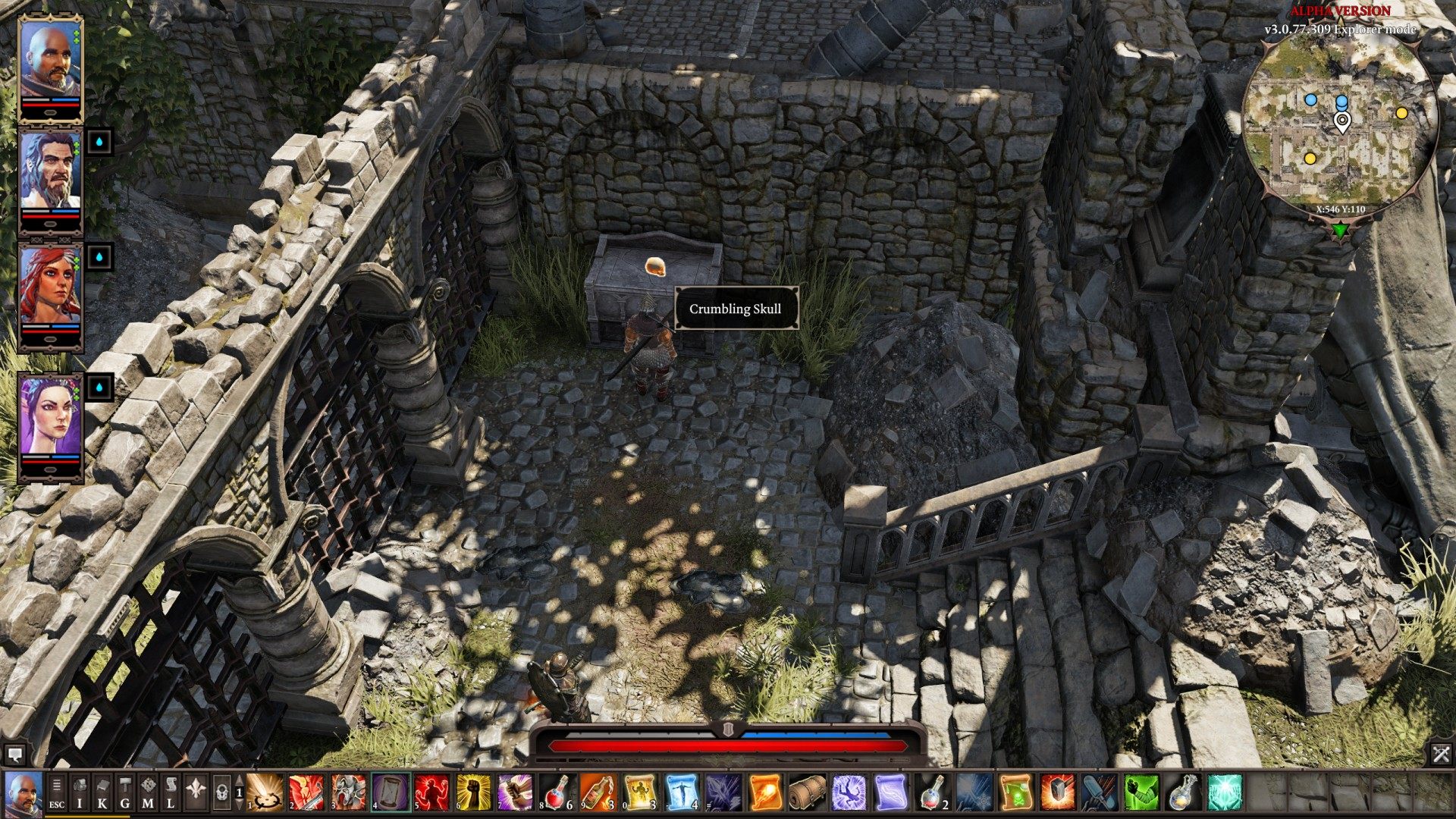Image resolution: width=1456 pixels, height=819 pixels.
Task: Open the chat speech bubble button
Action: pos(14,754)
